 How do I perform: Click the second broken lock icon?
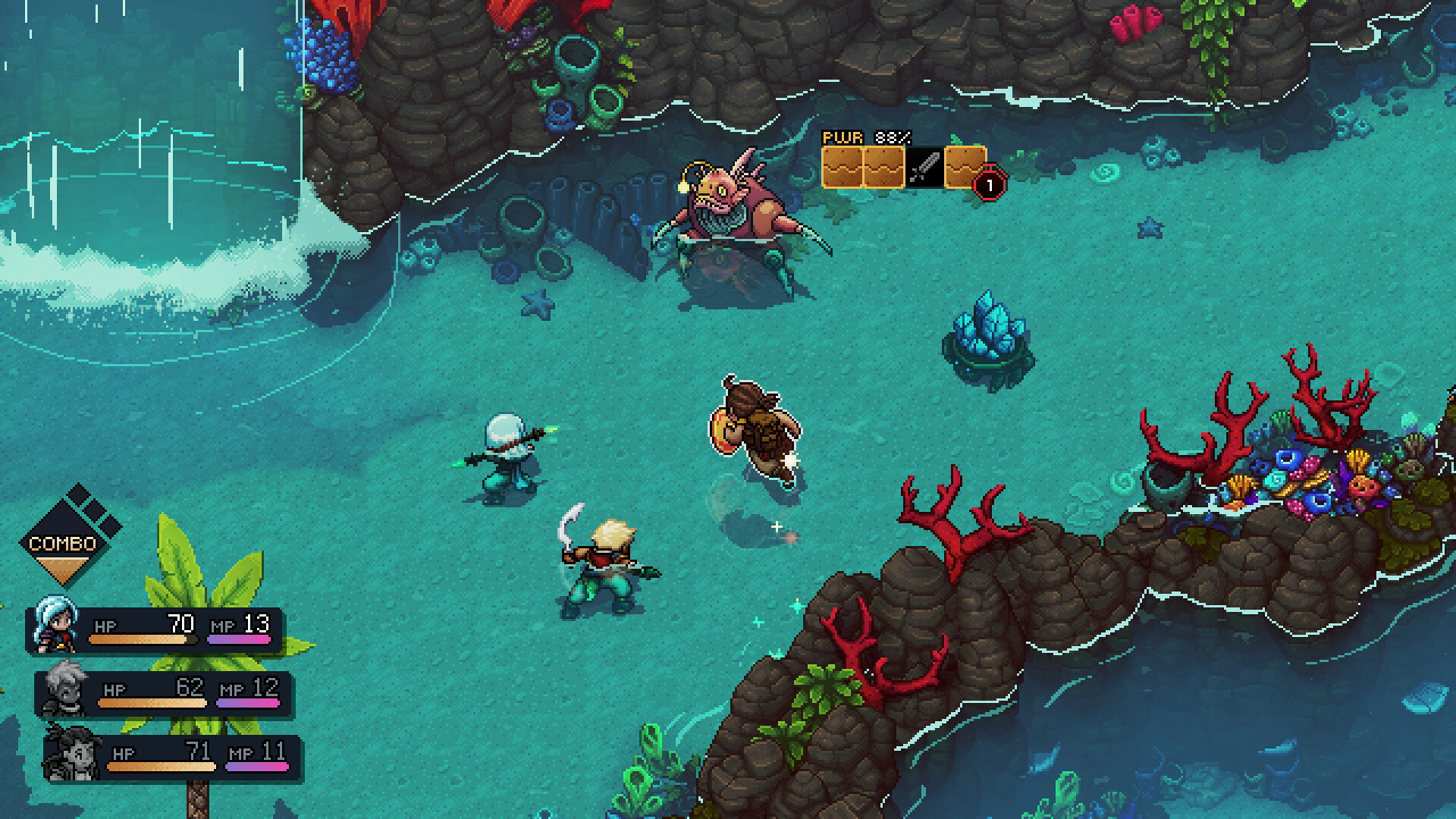point(882,168)
